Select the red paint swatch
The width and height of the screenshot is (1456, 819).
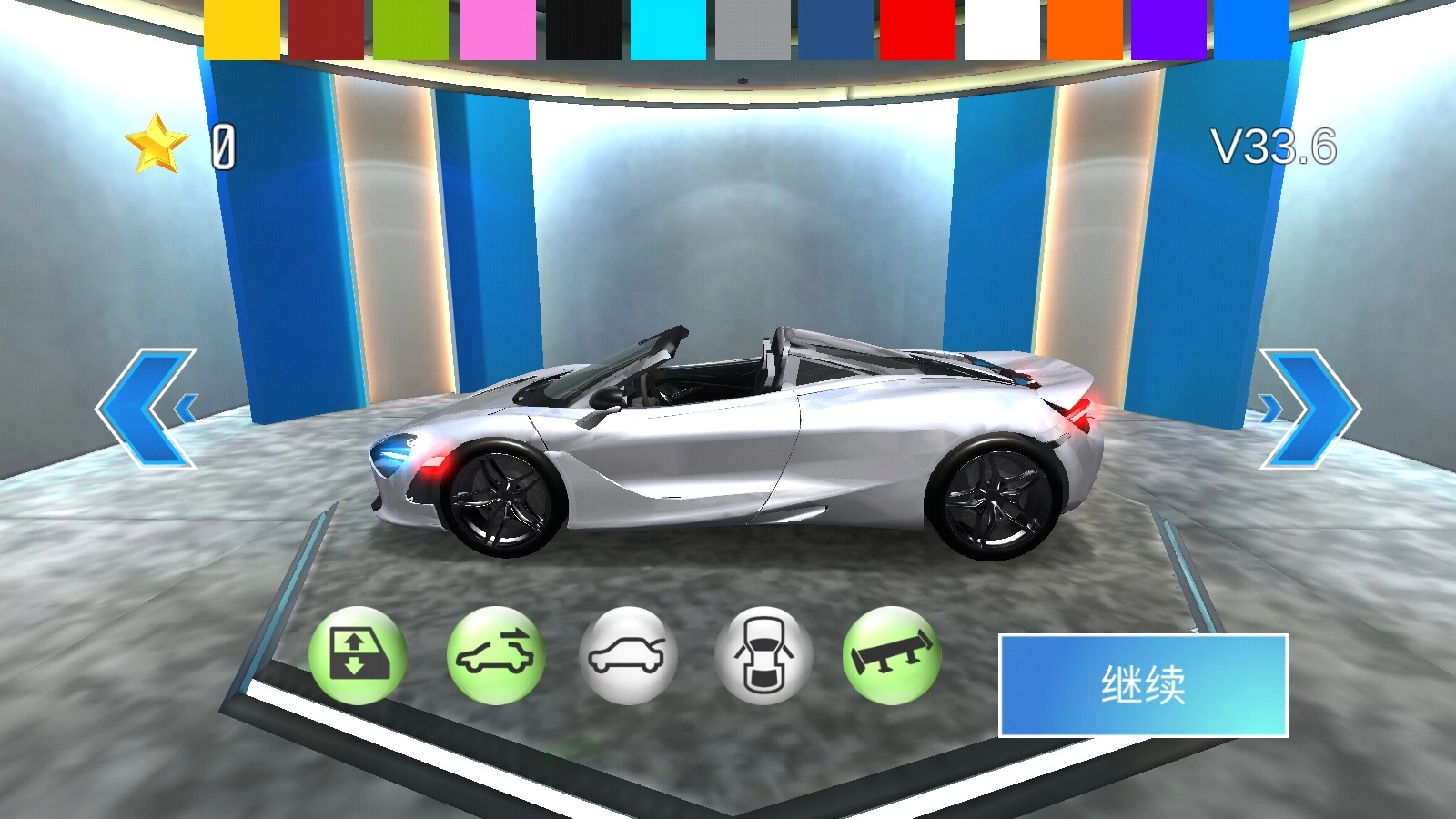coord(916,27)
